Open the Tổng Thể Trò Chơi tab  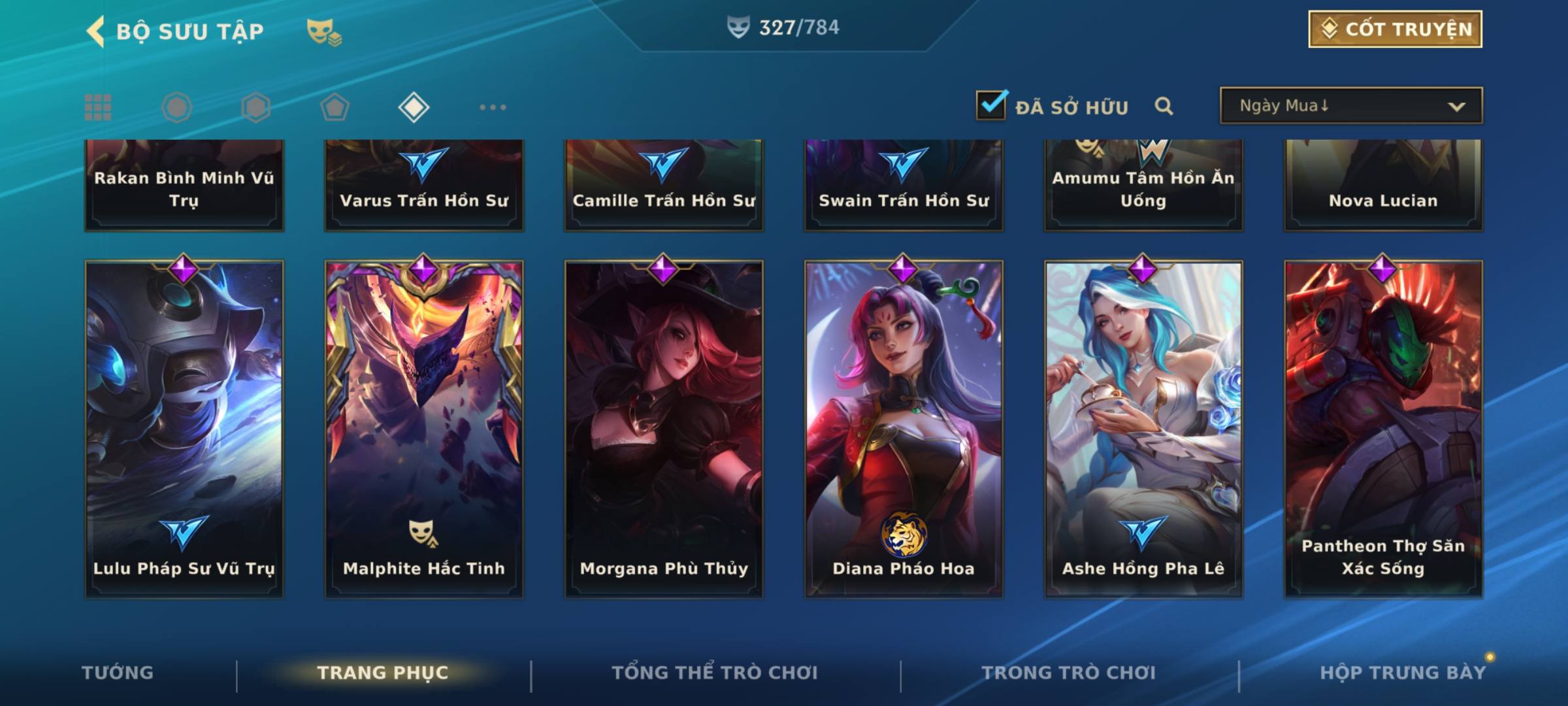(715, 673)
